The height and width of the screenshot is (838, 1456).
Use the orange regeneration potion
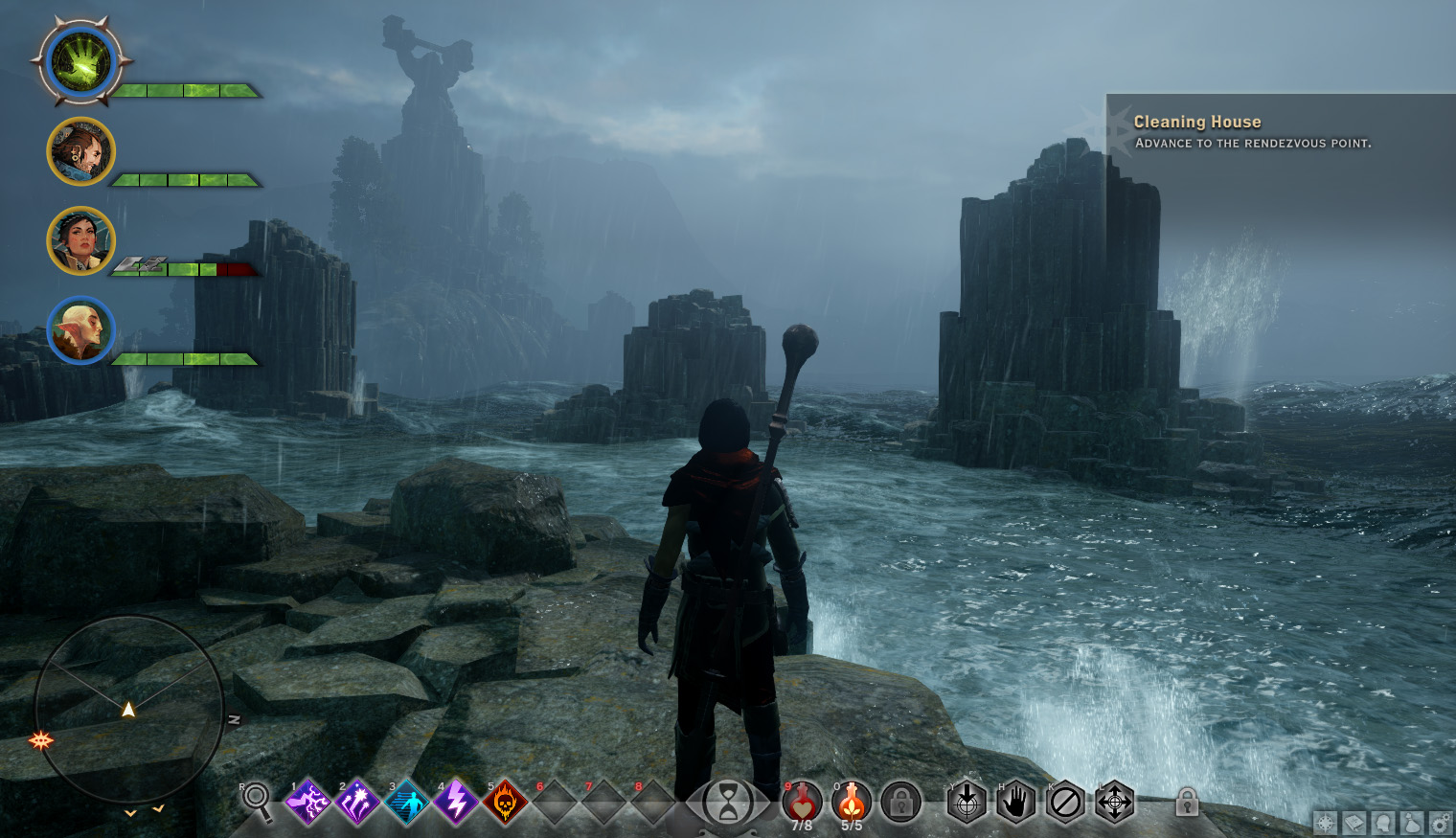click(852, 802)
